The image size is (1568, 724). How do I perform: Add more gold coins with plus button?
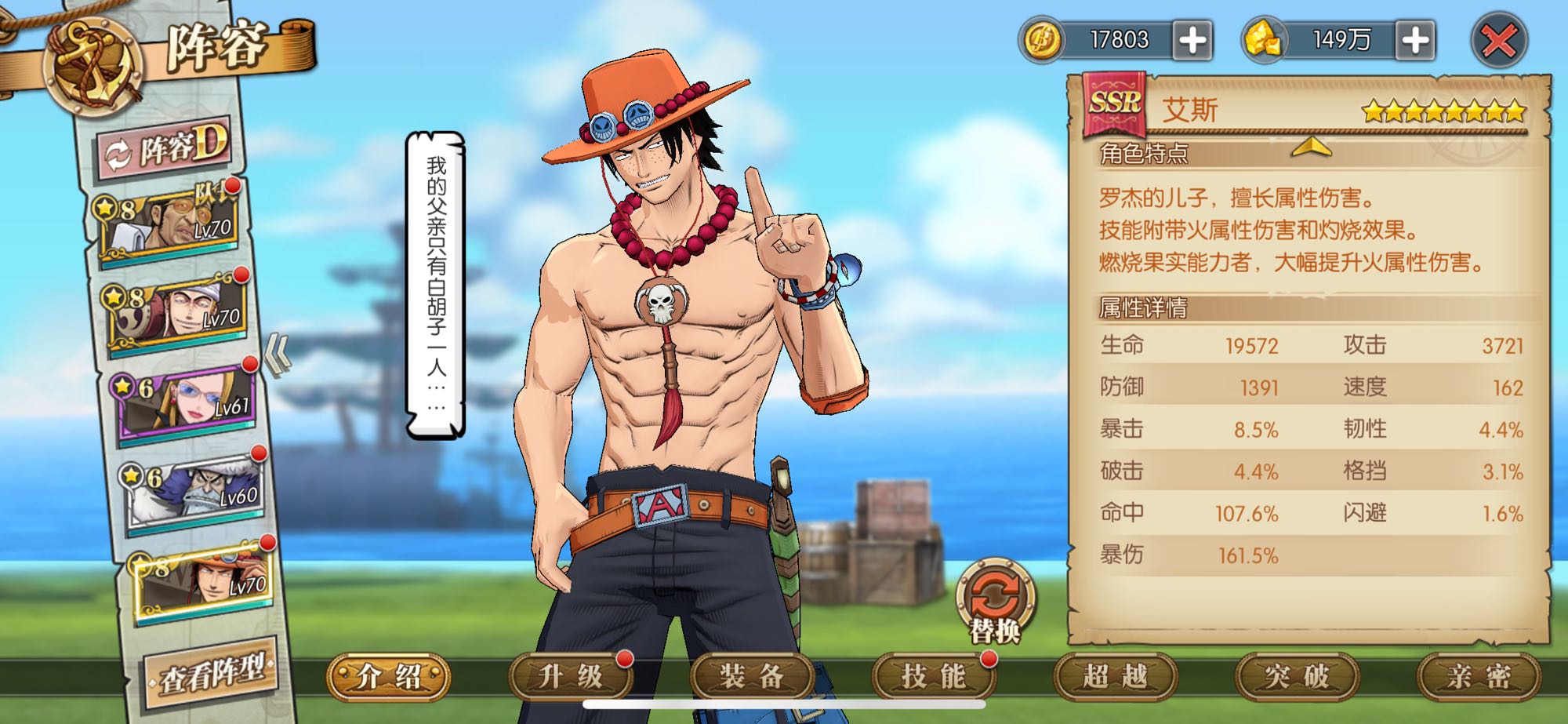1192,41
